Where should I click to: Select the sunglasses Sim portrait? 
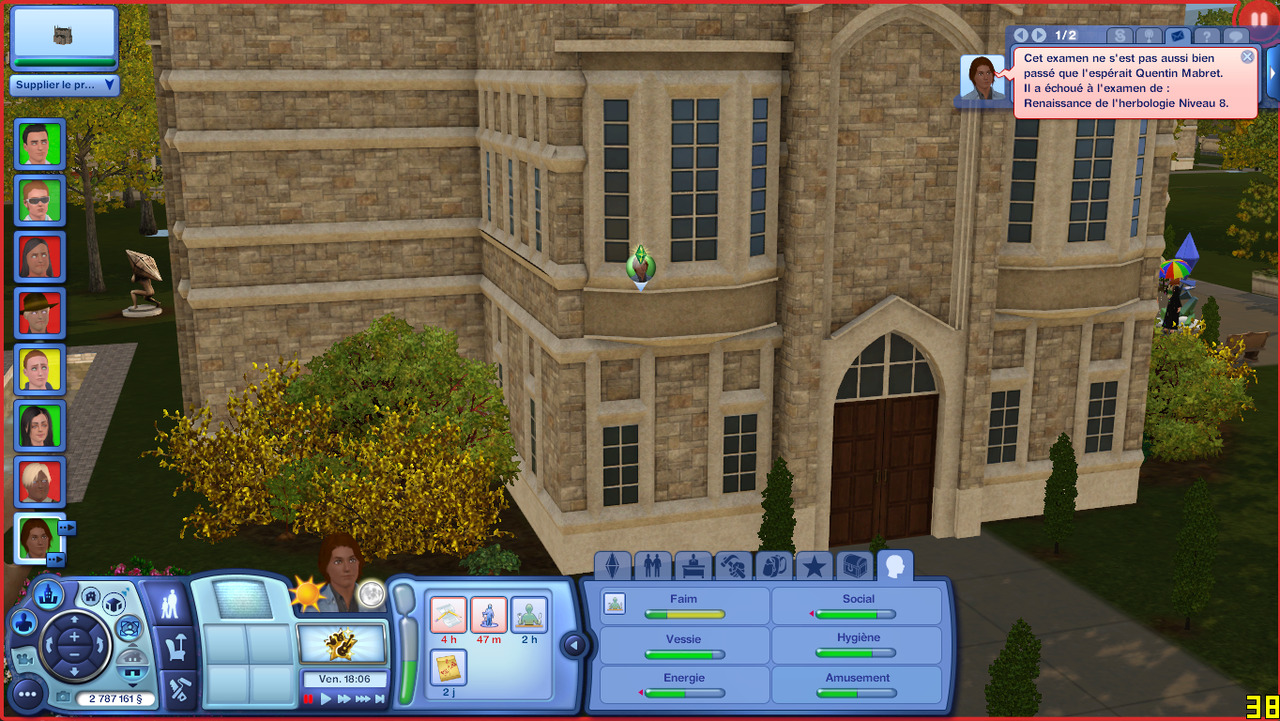coord(40,200)
